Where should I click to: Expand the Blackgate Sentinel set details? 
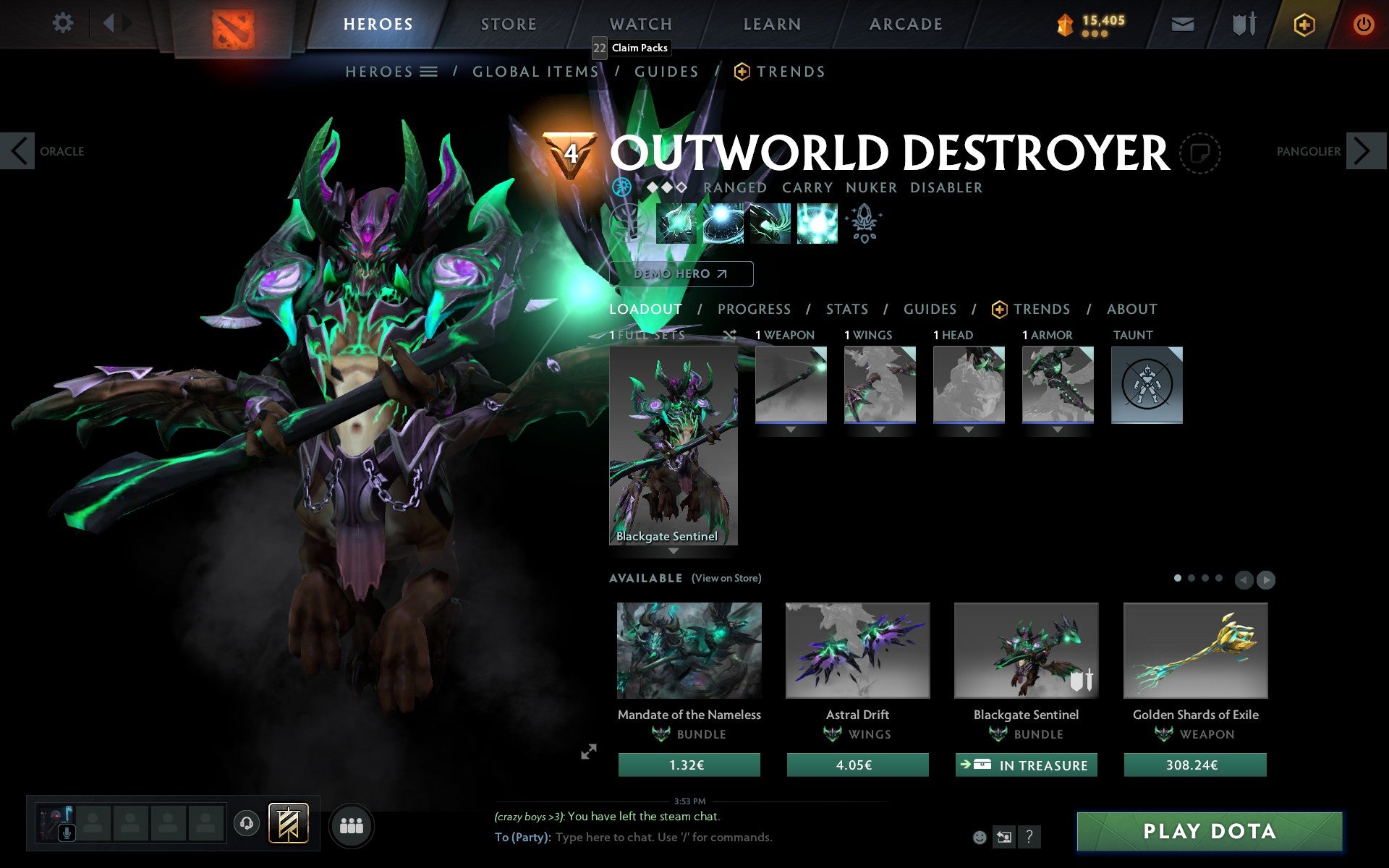point(674,550)
